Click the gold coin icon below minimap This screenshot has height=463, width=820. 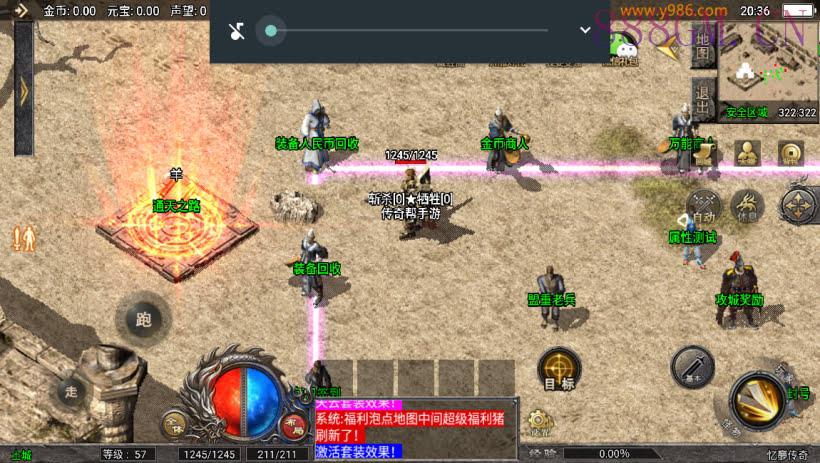(x=790, y=153)
